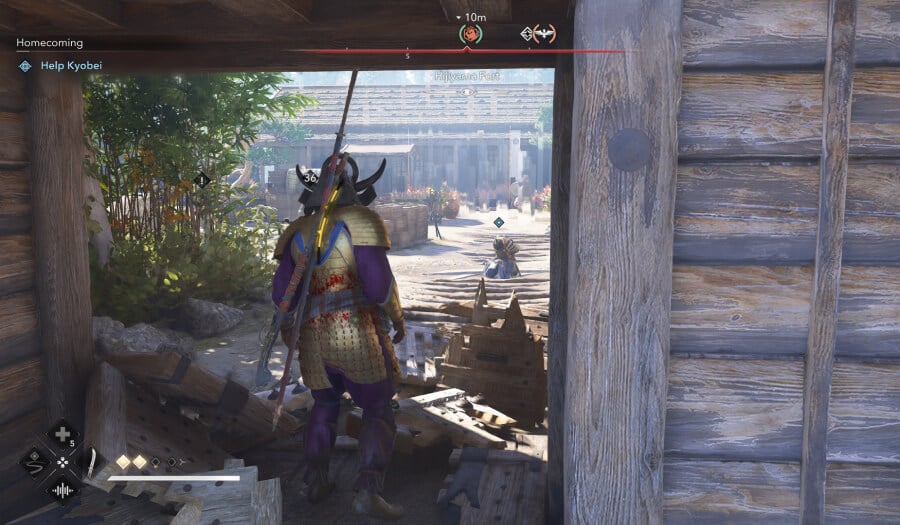
Task: Click the Help Kyobei objective tracker
Action: 71,66
